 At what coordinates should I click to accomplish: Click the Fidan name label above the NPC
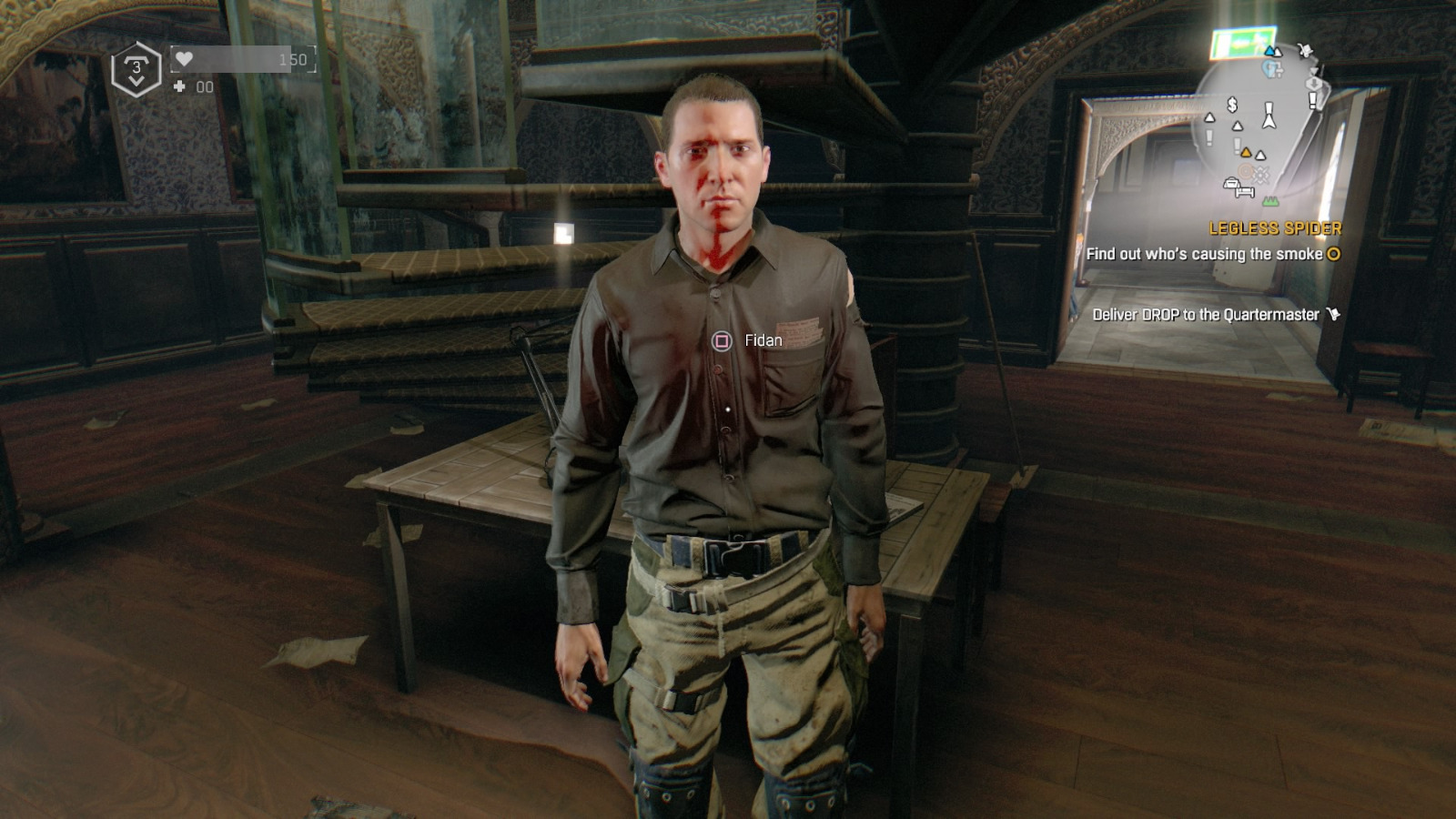point(764,339)
